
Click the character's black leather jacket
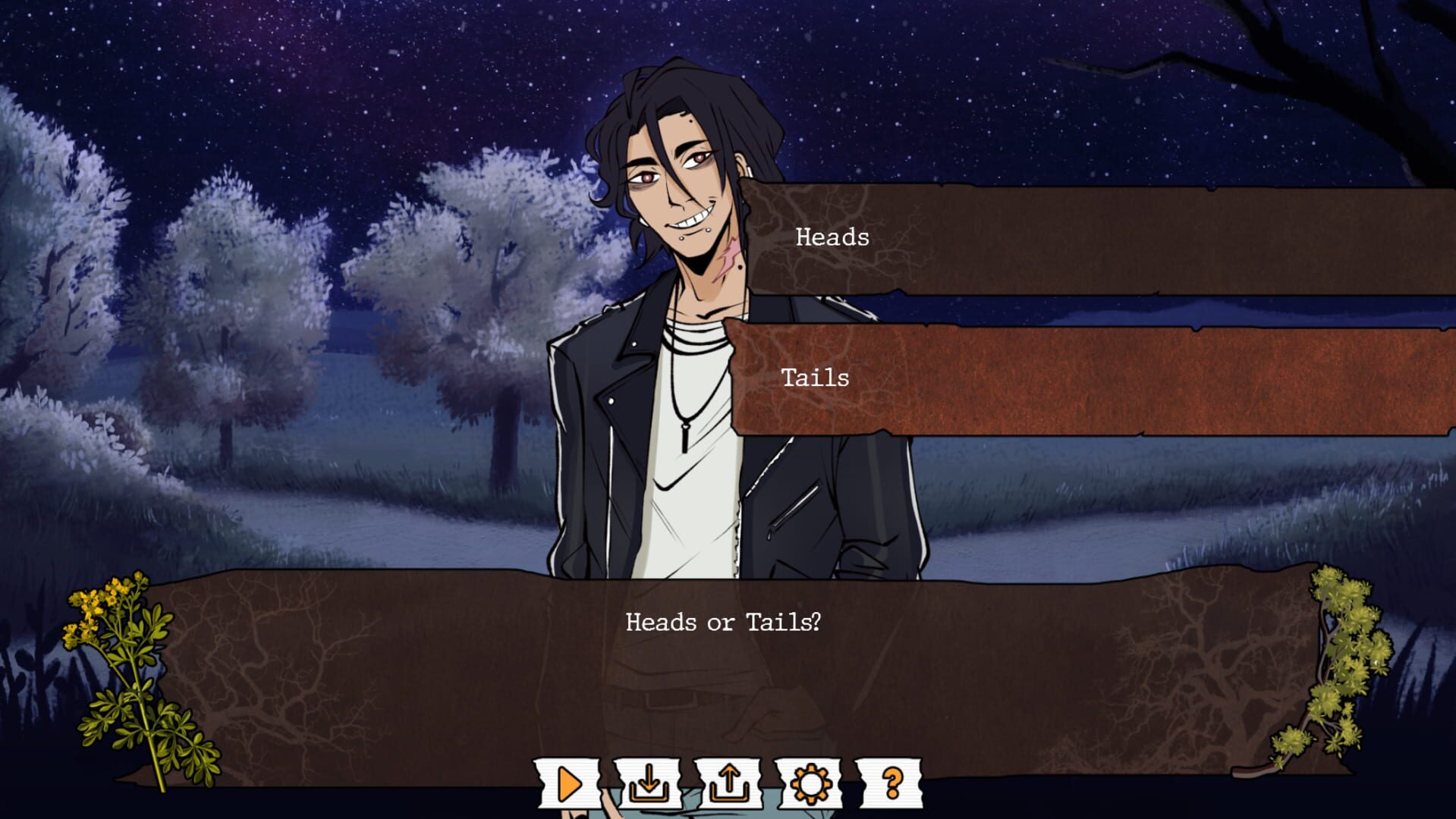click(599, 425)
